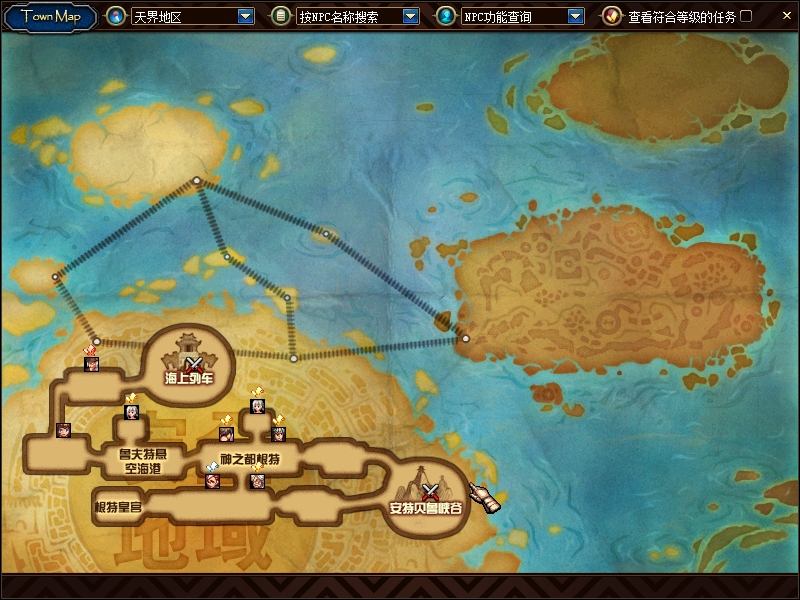Toggle the 查看符合等级的任务 checkbox
800x600 pixels.
(x=745, y=16)
